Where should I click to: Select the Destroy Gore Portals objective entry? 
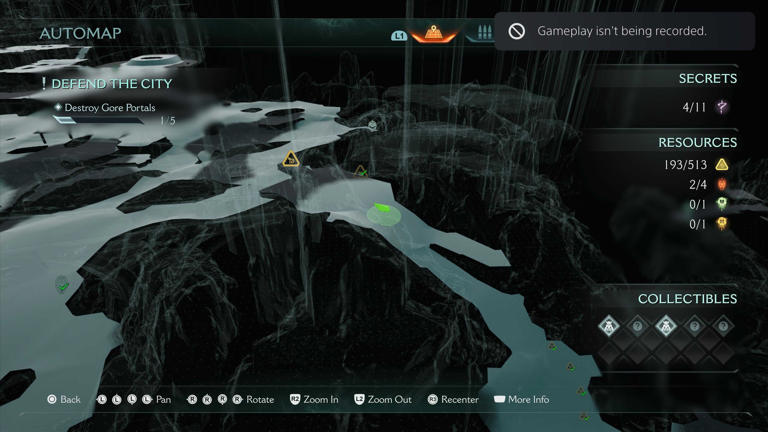pyautogui.click(x=109, y=108)
